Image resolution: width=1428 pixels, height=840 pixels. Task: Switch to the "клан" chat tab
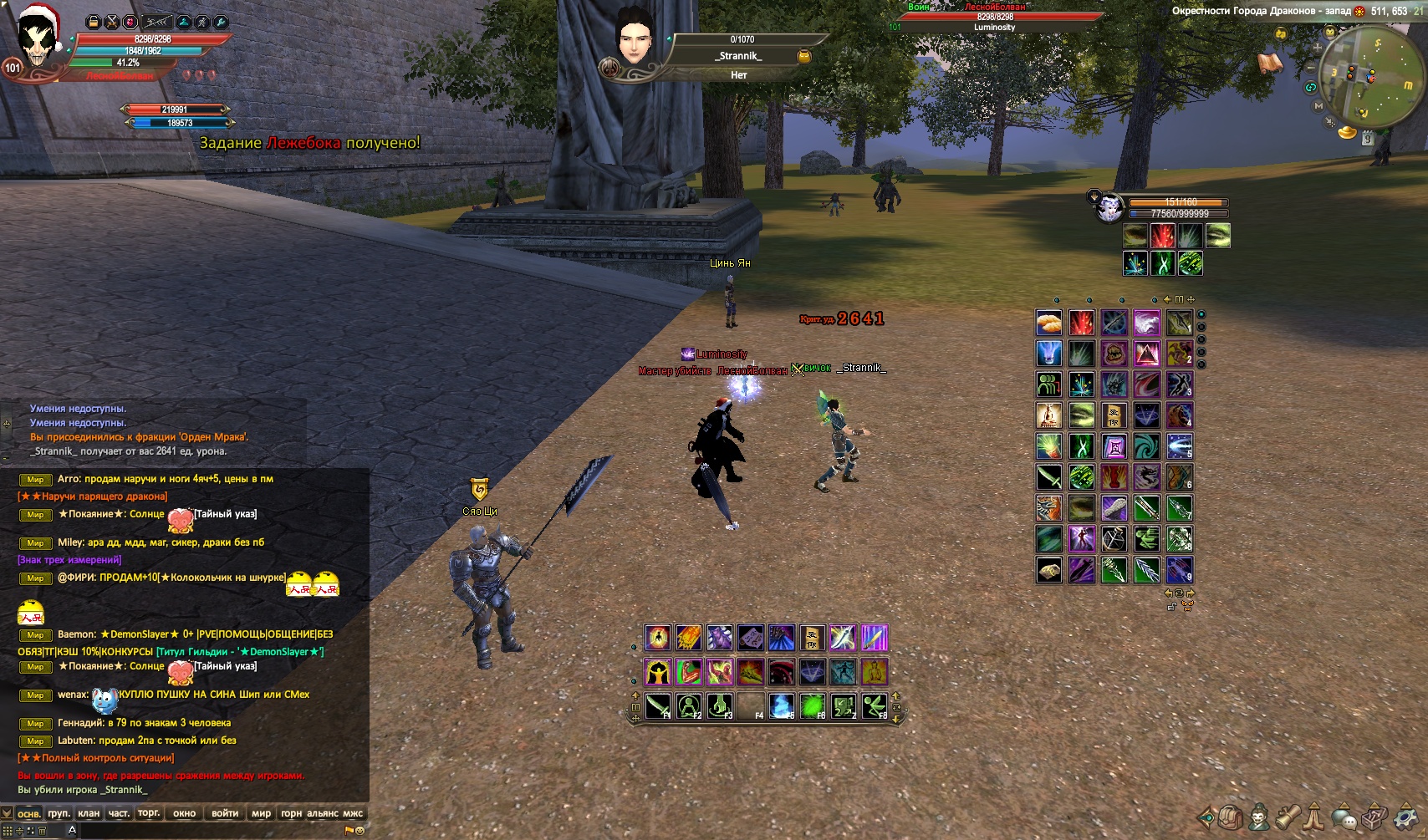89,813
